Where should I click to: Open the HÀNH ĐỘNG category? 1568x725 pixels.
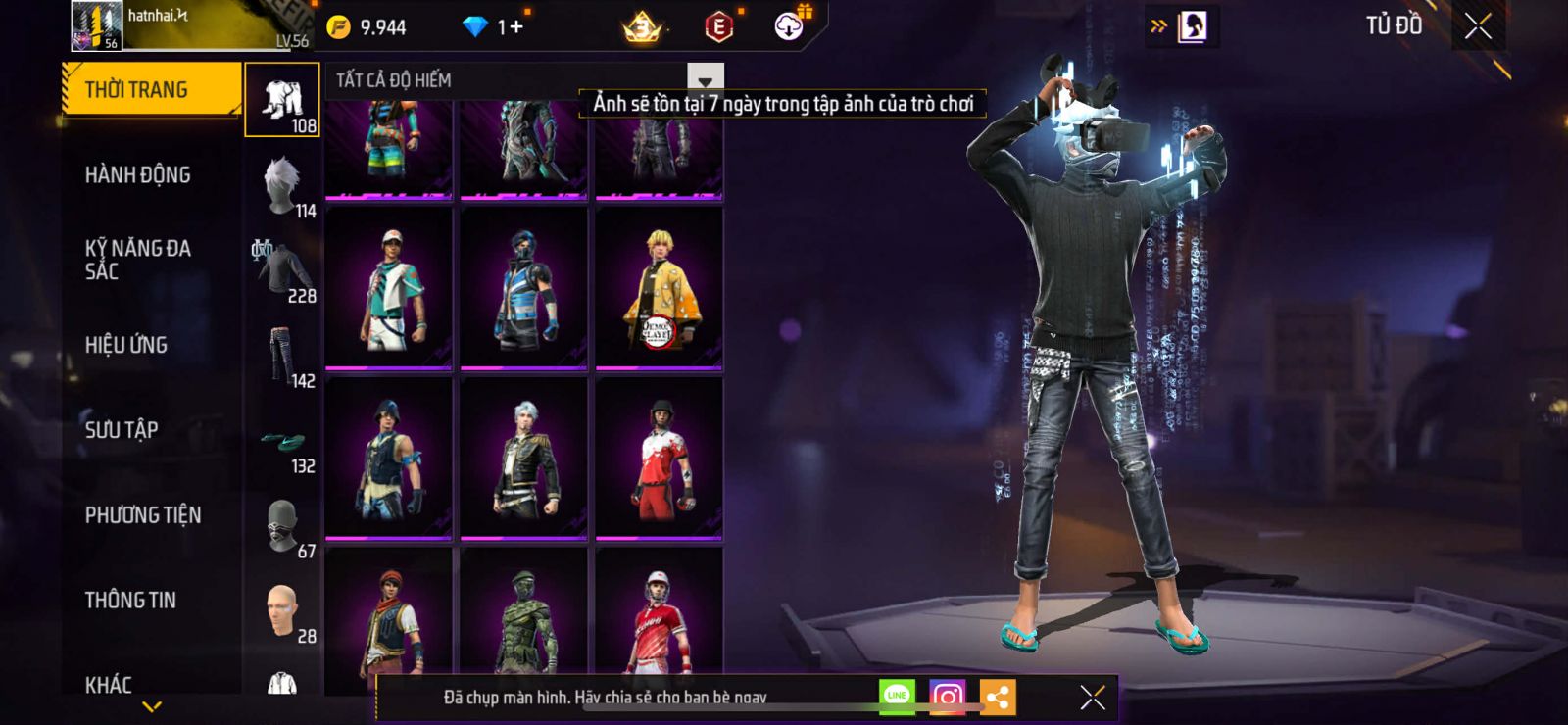[x=137, y=175]
